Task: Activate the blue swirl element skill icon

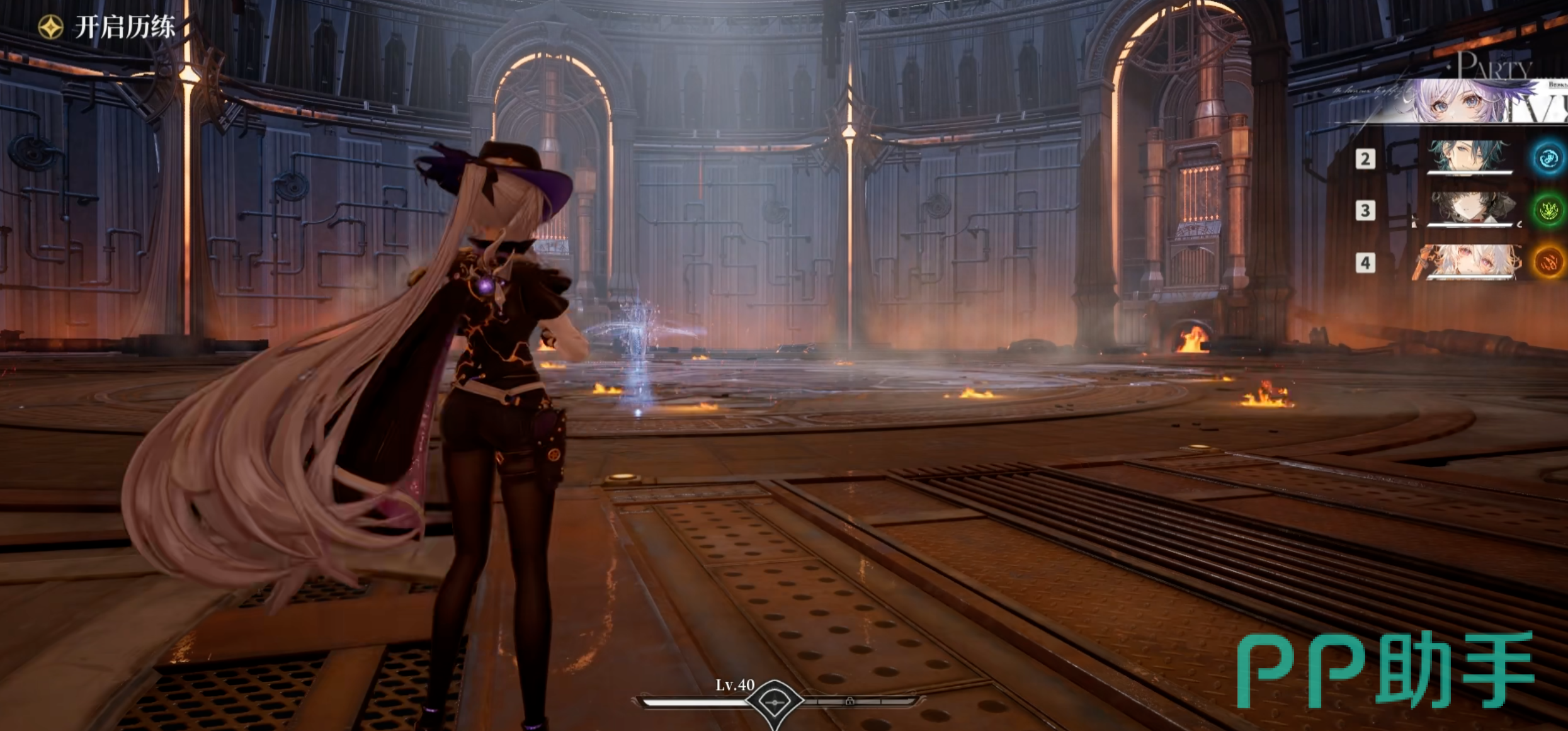Action: point(1548,158)
